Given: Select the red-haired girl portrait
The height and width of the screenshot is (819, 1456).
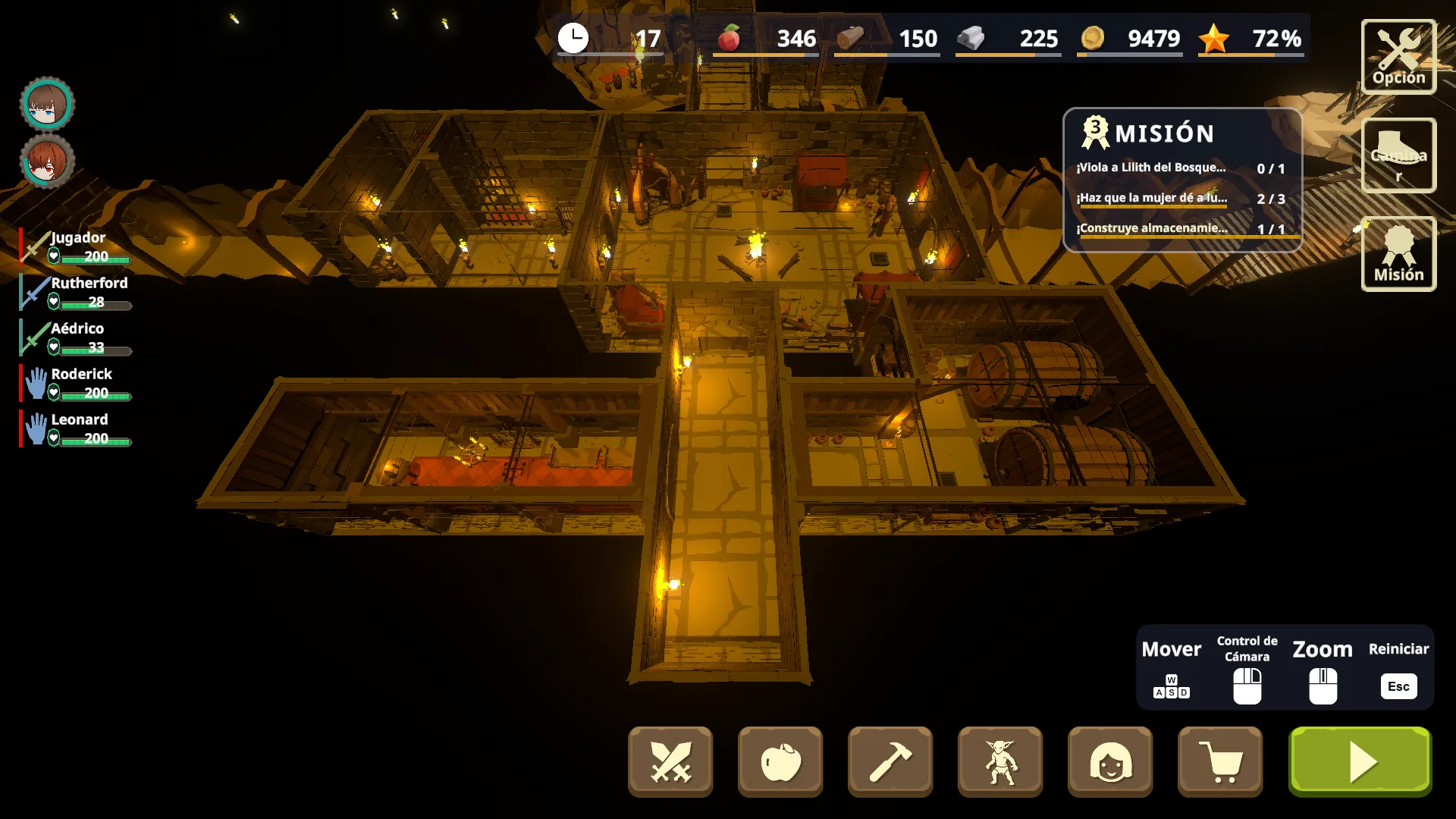Looking at the screenshot, I should click(47, 162).
